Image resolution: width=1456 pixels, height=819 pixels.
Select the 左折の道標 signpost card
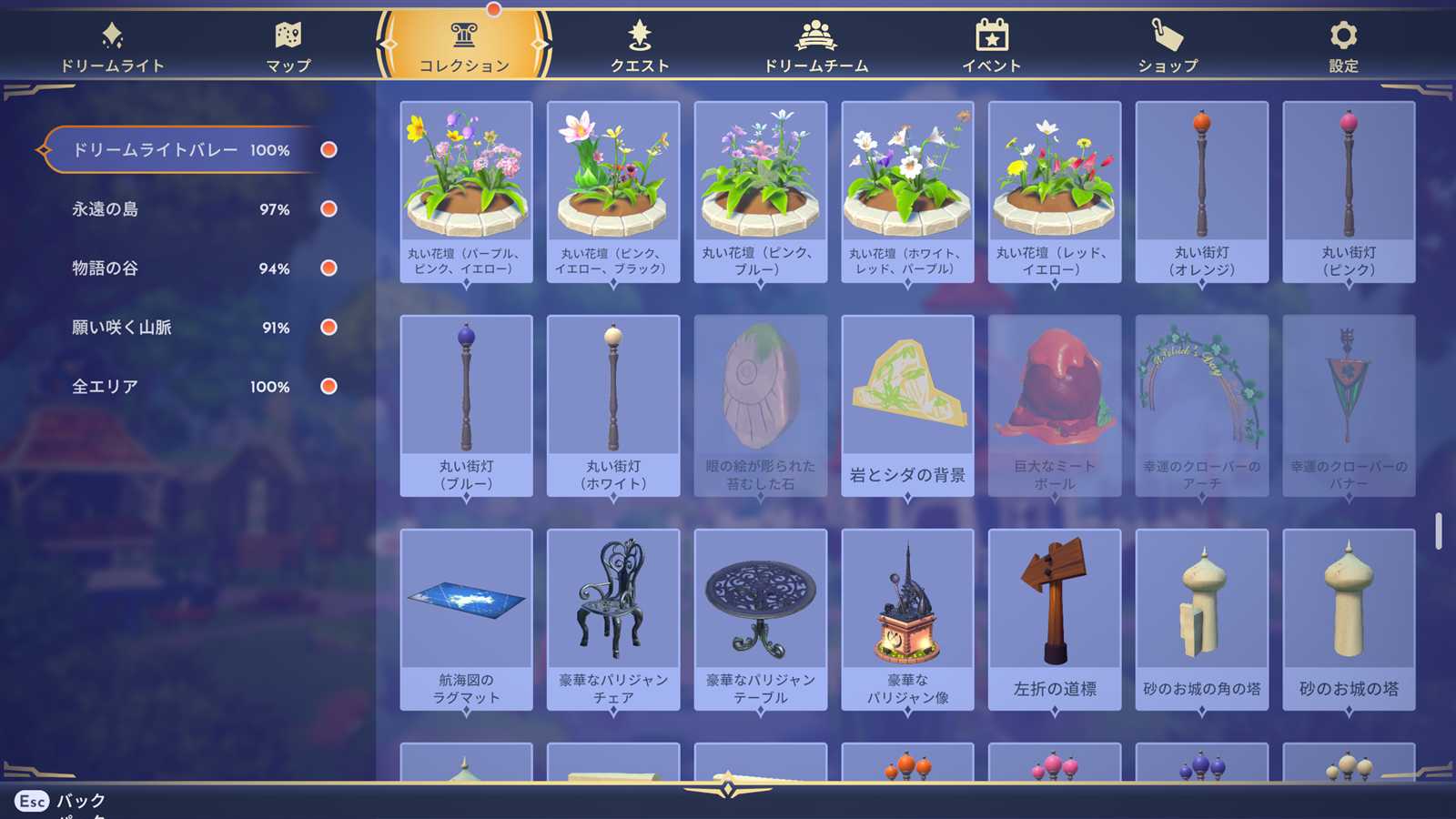click(1055, 620)
